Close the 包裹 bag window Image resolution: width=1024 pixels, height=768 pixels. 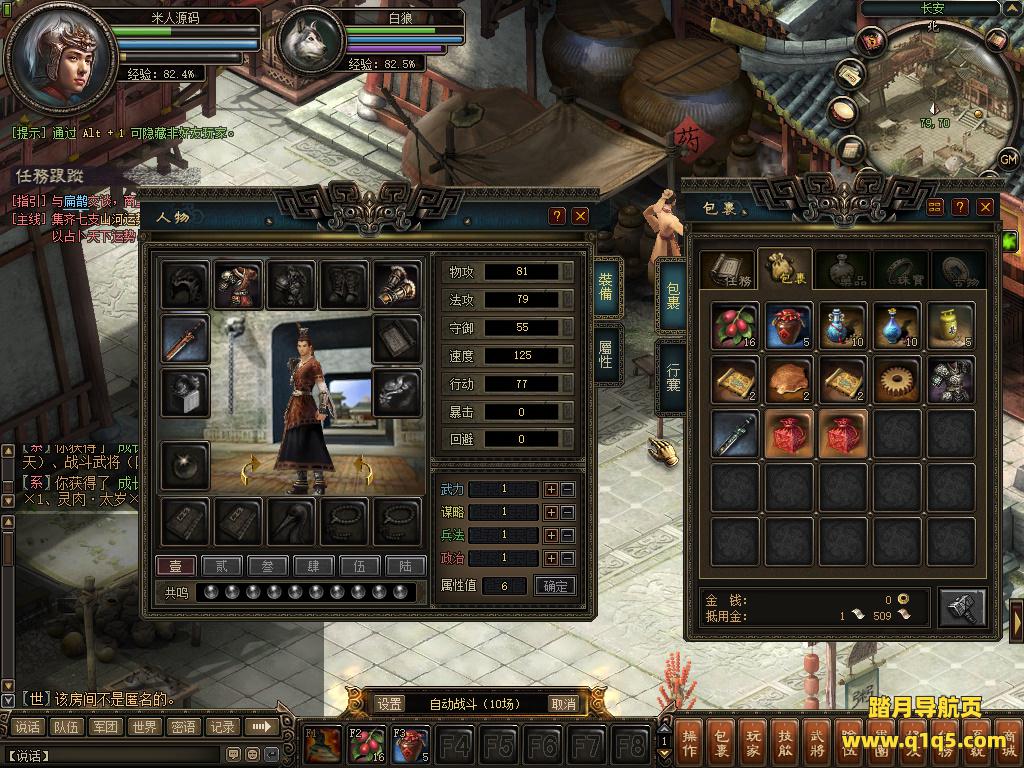(985, 207)
